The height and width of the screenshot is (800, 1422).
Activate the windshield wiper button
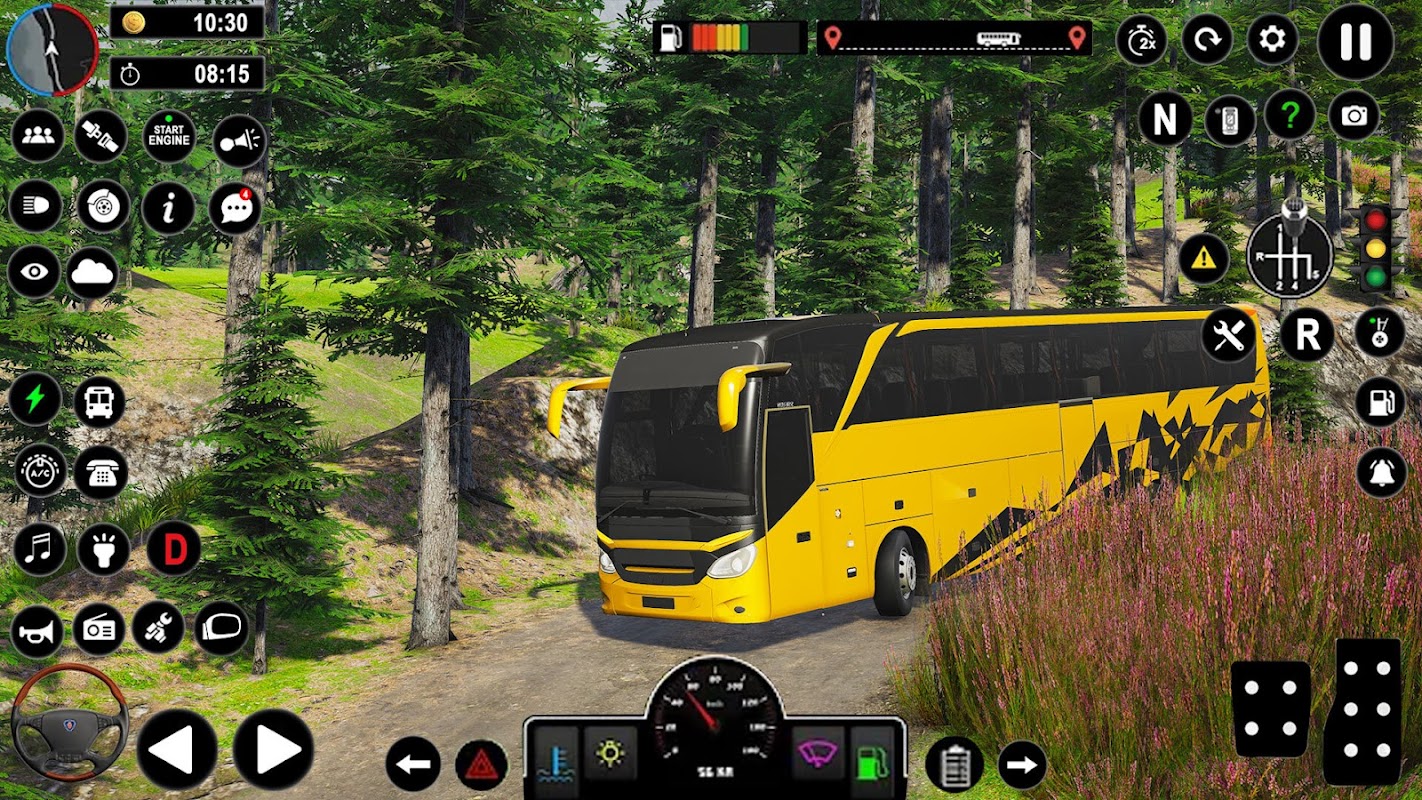click(817, 752)
